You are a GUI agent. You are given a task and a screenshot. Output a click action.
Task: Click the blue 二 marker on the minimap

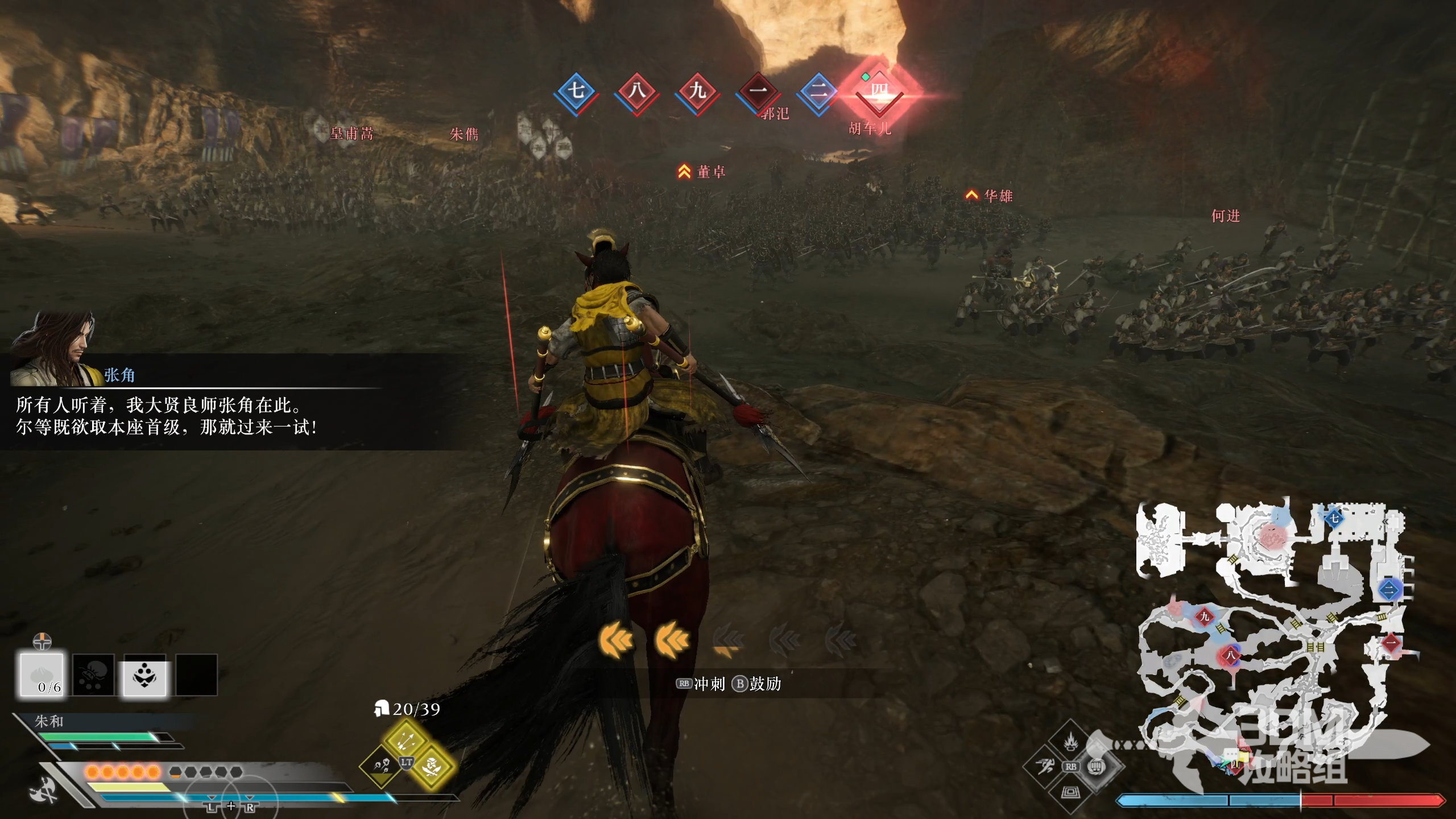click(1389, 590)
